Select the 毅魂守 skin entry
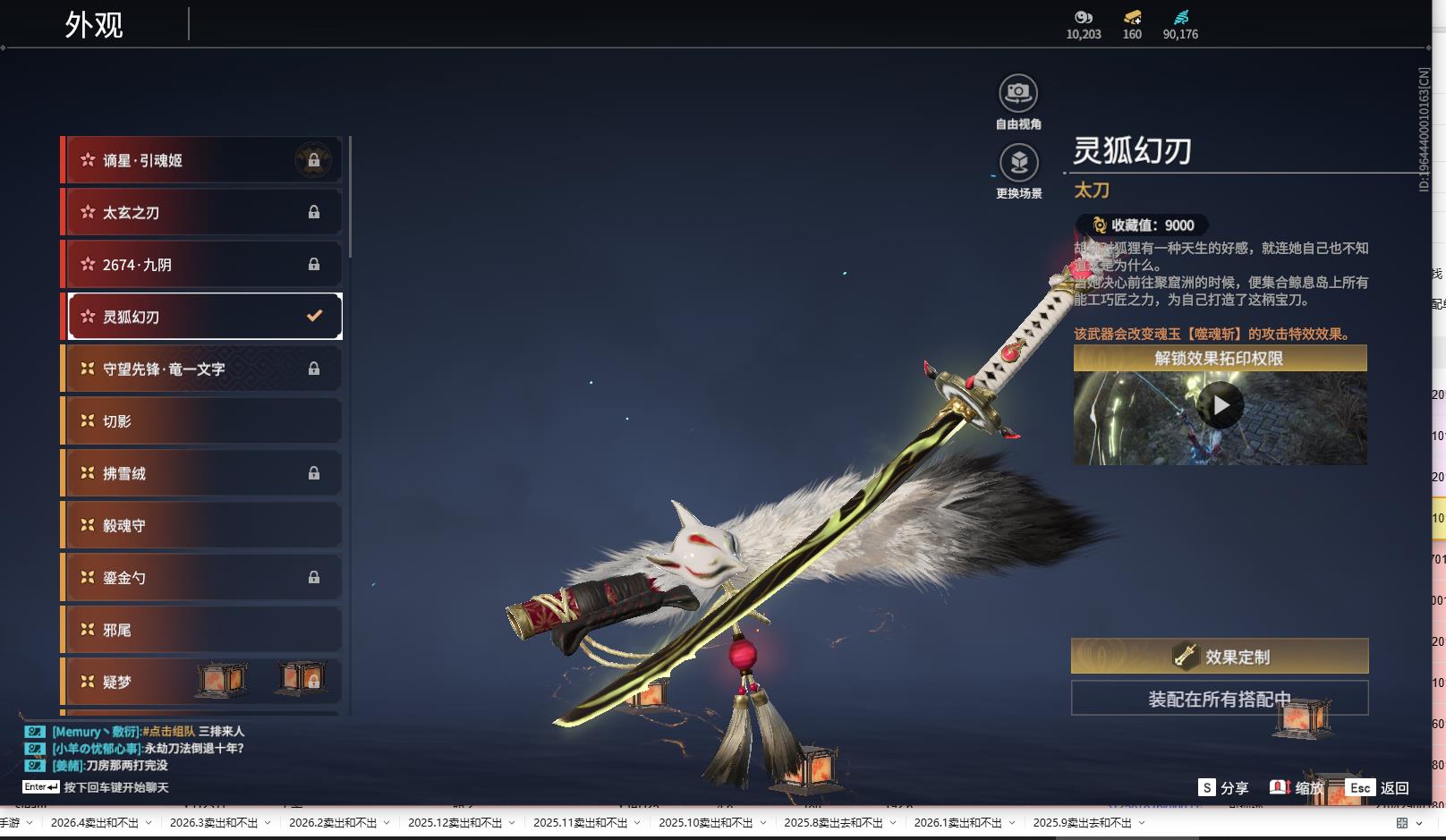The width and height of the screenshot is (1446, 840). coord(202,525)
